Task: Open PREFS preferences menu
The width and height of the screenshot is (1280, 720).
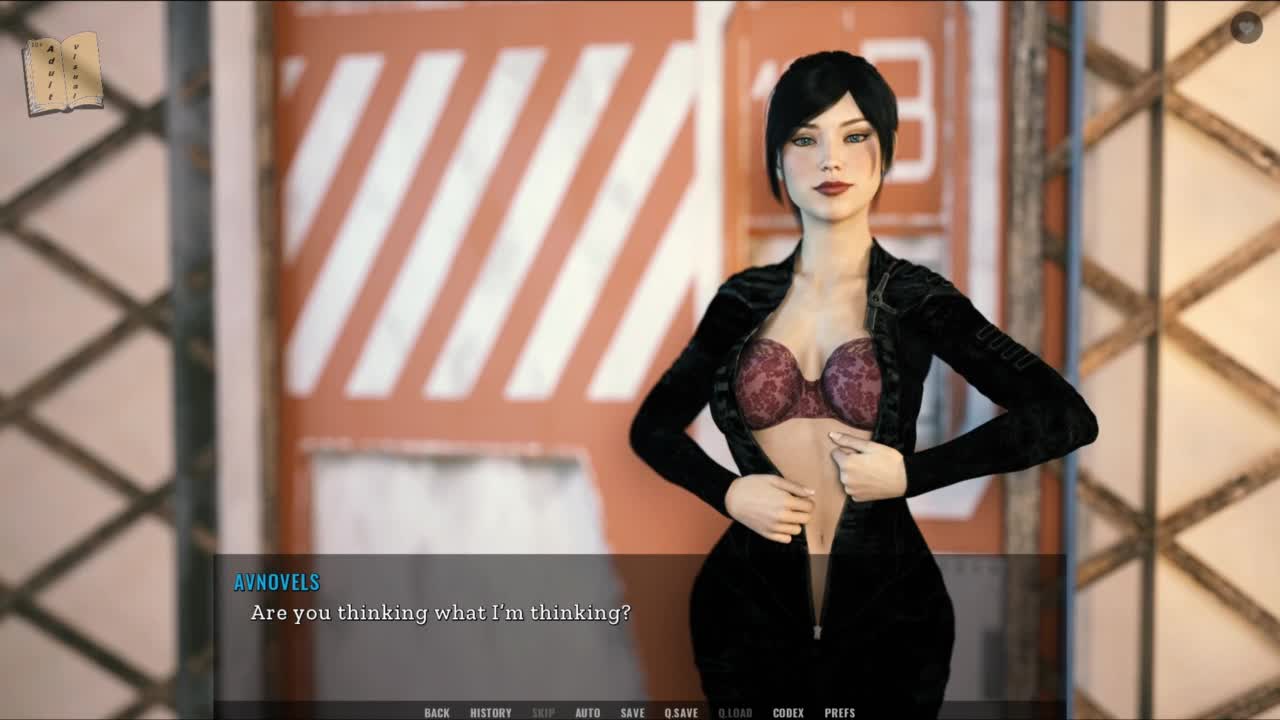Action: [840, 712]
